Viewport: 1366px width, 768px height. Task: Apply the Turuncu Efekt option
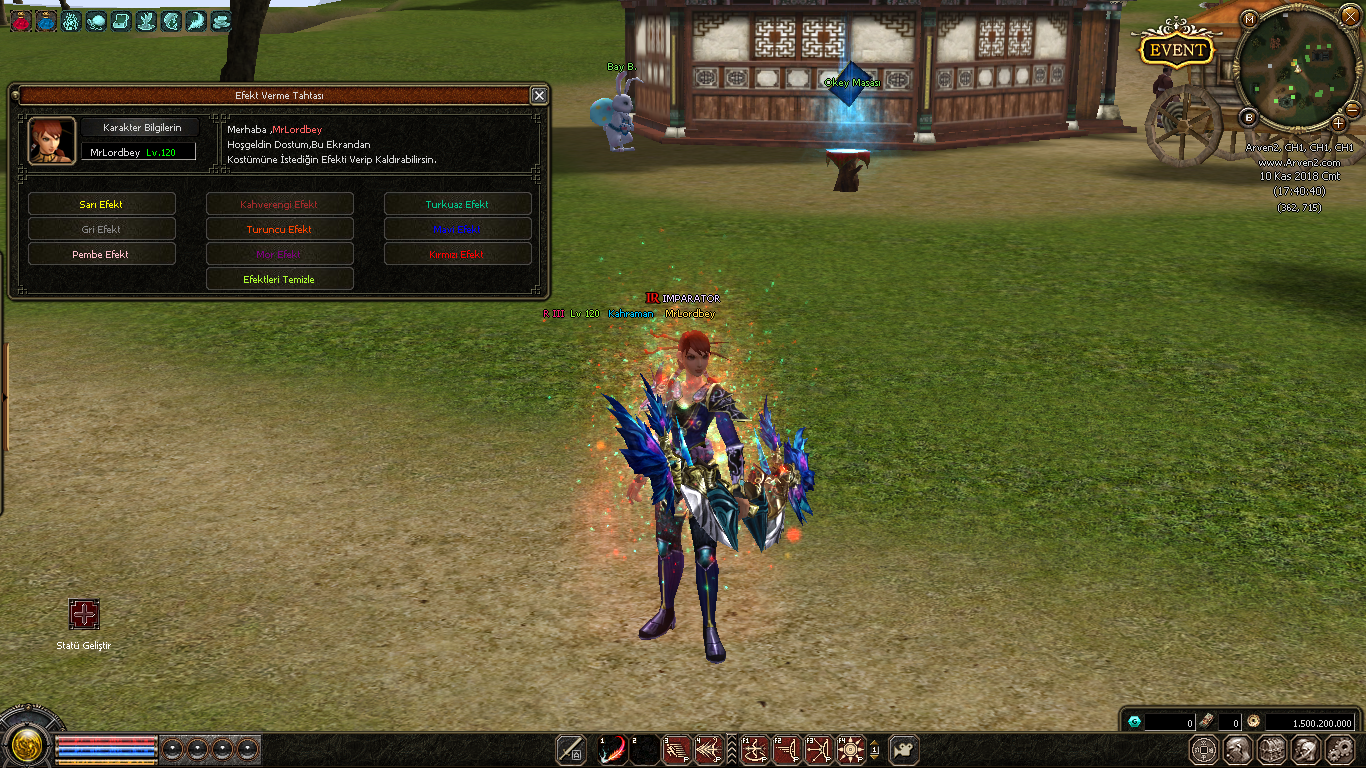coord(280,229)
